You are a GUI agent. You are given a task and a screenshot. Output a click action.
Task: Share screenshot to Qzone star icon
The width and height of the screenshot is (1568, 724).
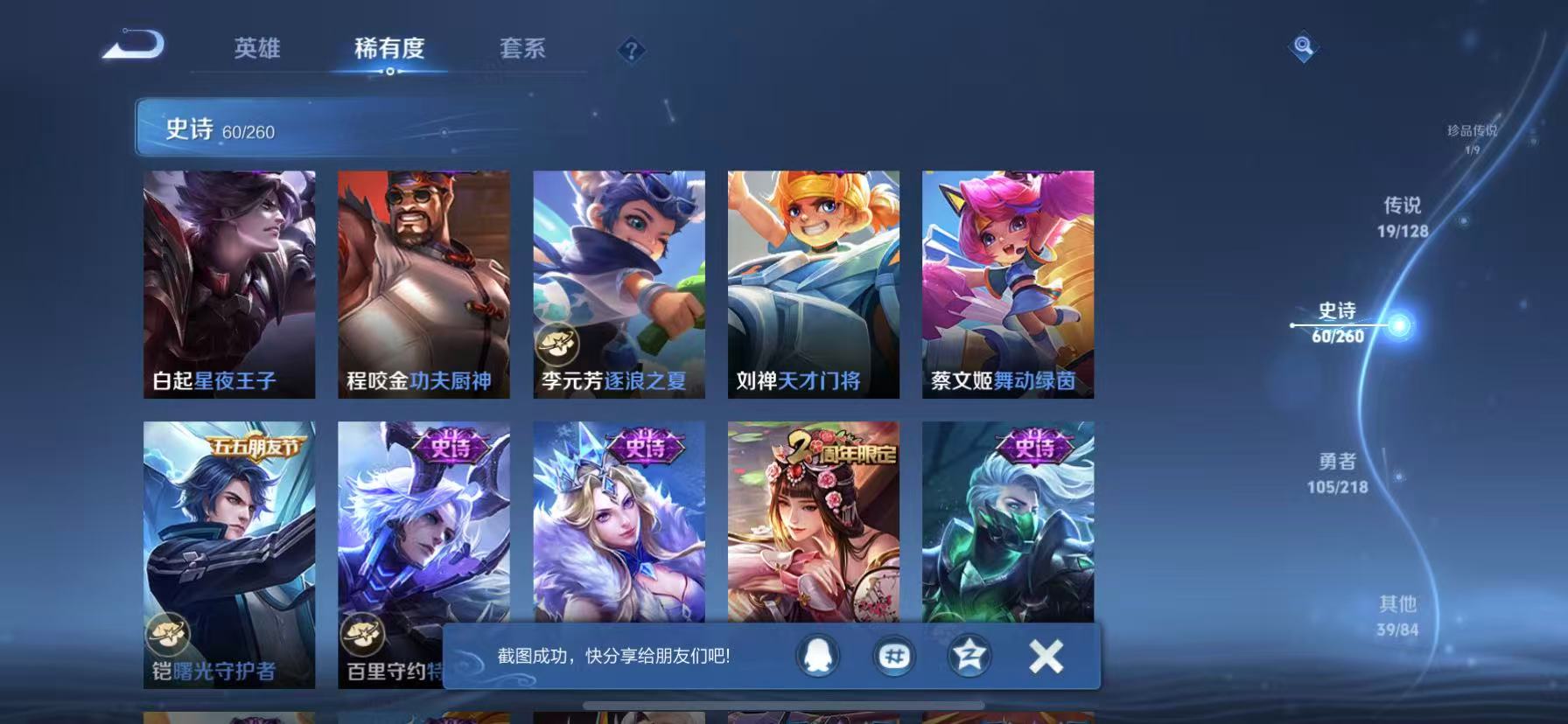pos(969,656)
